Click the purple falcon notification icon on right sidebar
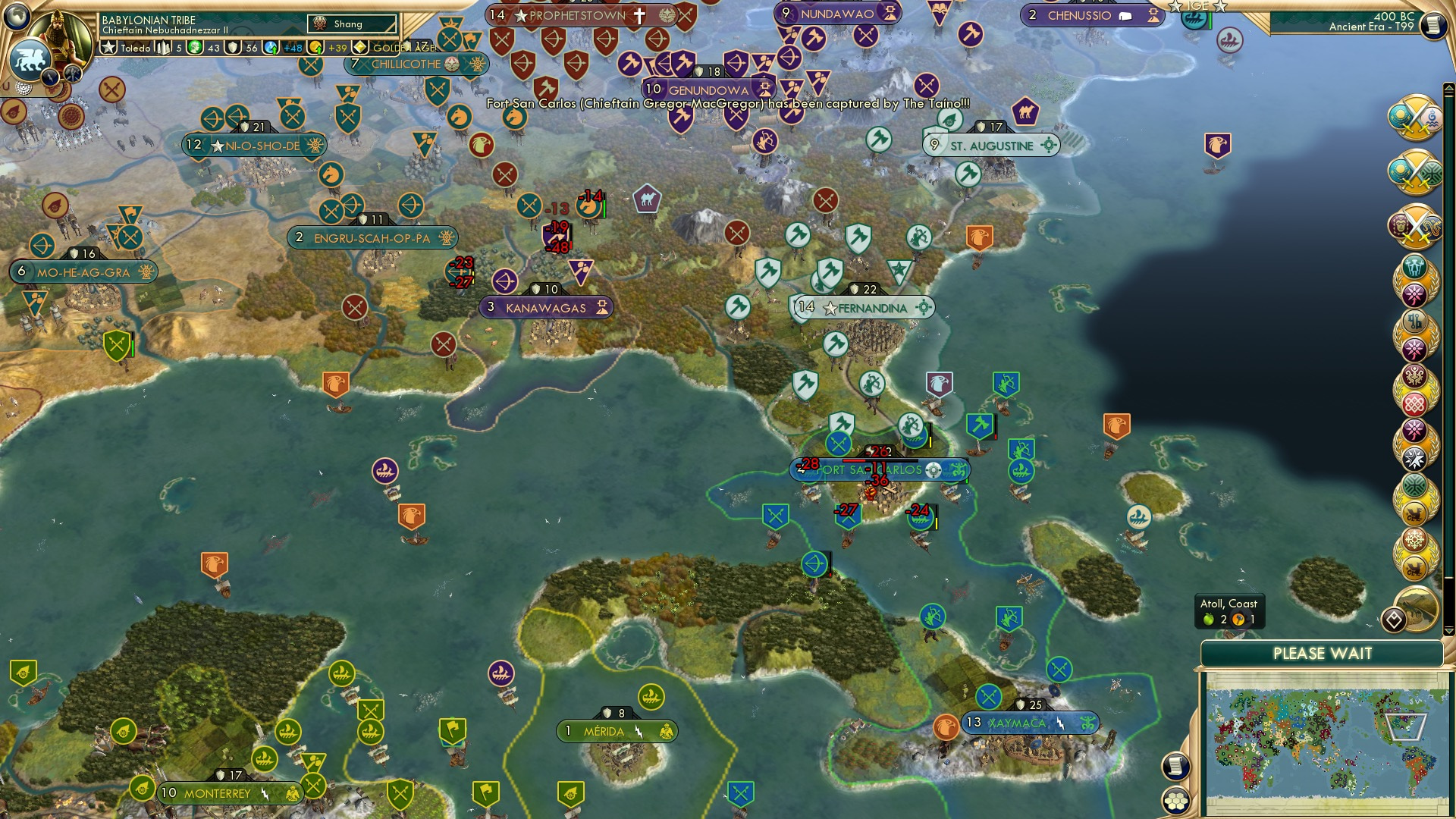 coord(1218,144)
